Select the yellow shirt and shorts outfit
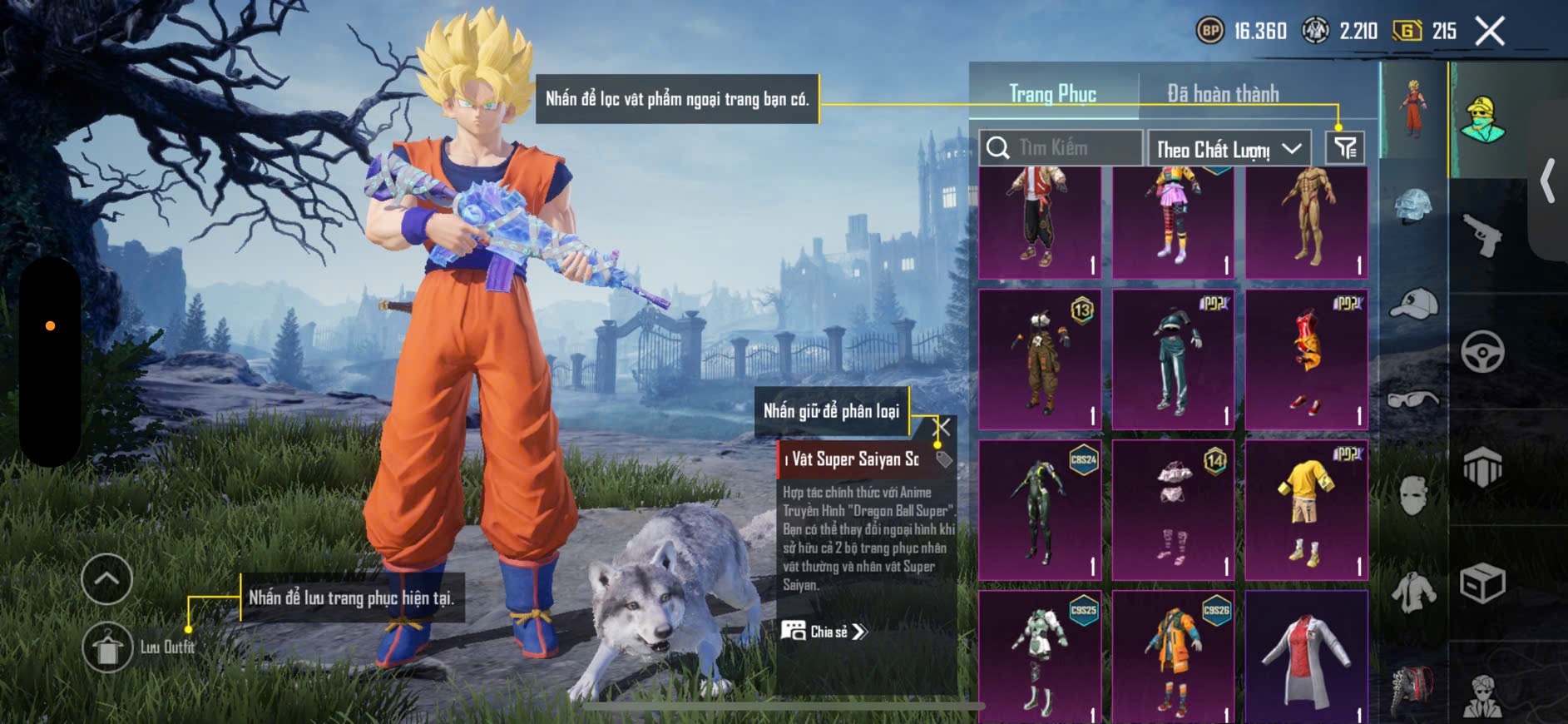This screenshot has width=1568, height=724. click(x=1307, y=510)
